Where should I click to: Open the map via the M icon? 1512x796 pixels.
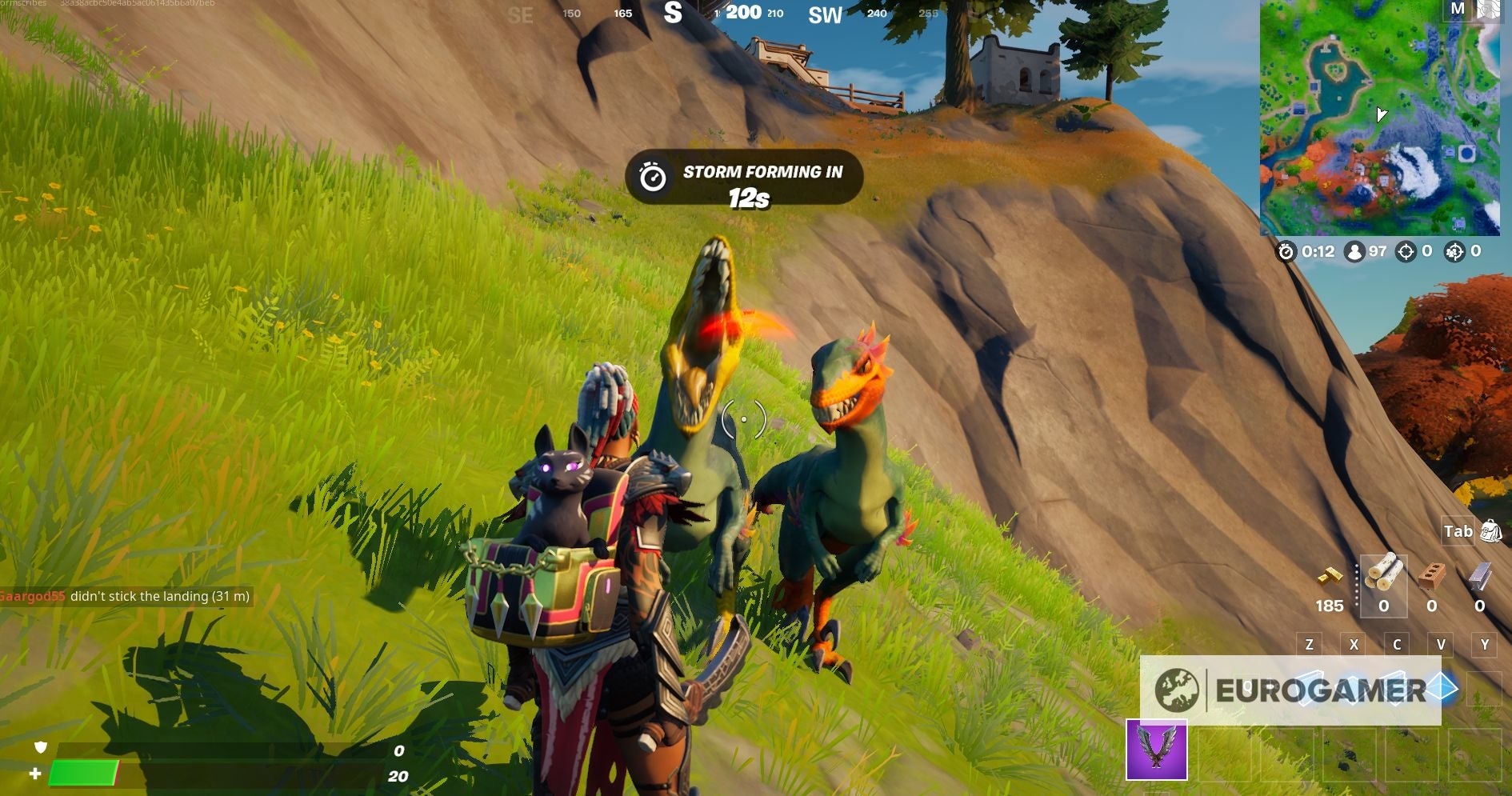point(1458,10)
